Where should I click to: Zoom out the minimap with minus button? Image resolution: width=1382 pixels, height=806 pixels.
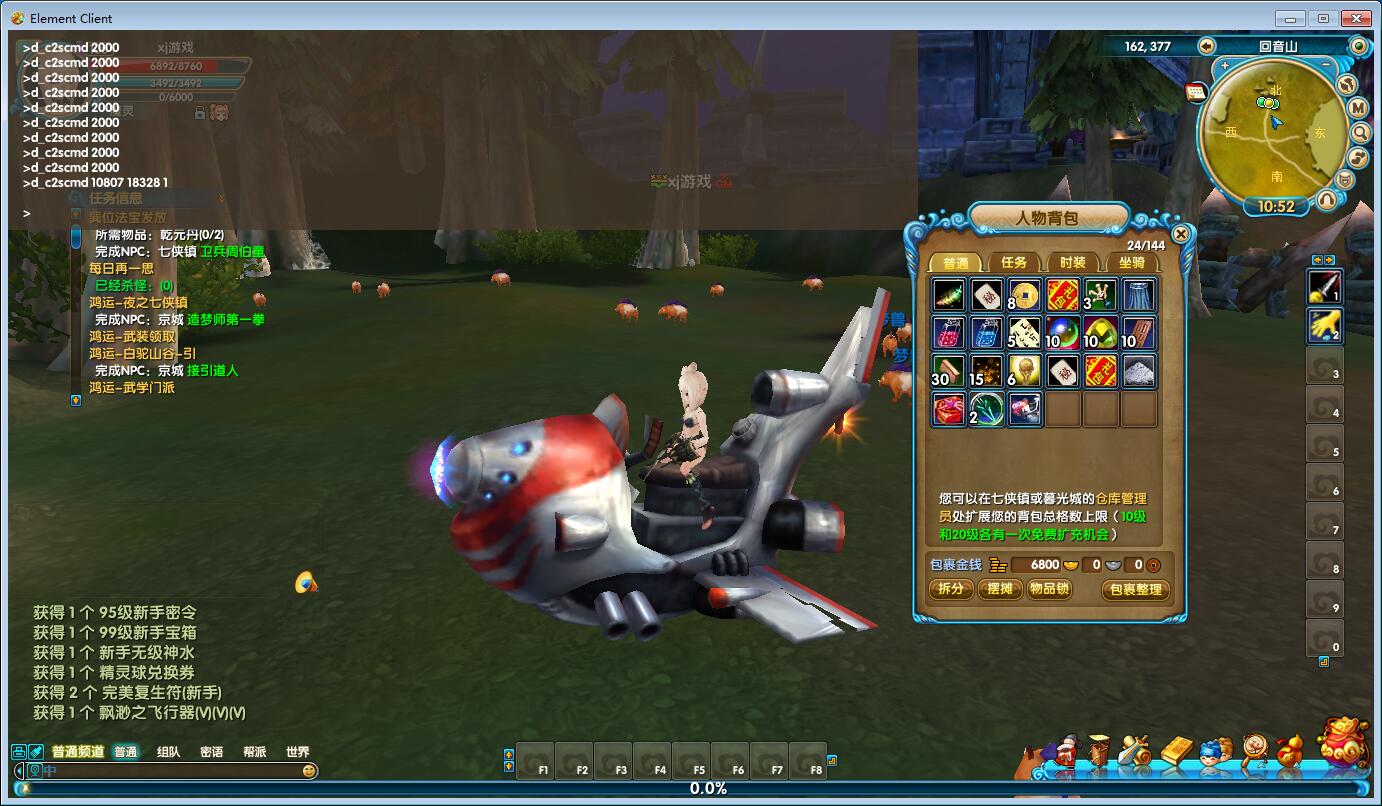pyautogui.click(x=1326, y=64)
